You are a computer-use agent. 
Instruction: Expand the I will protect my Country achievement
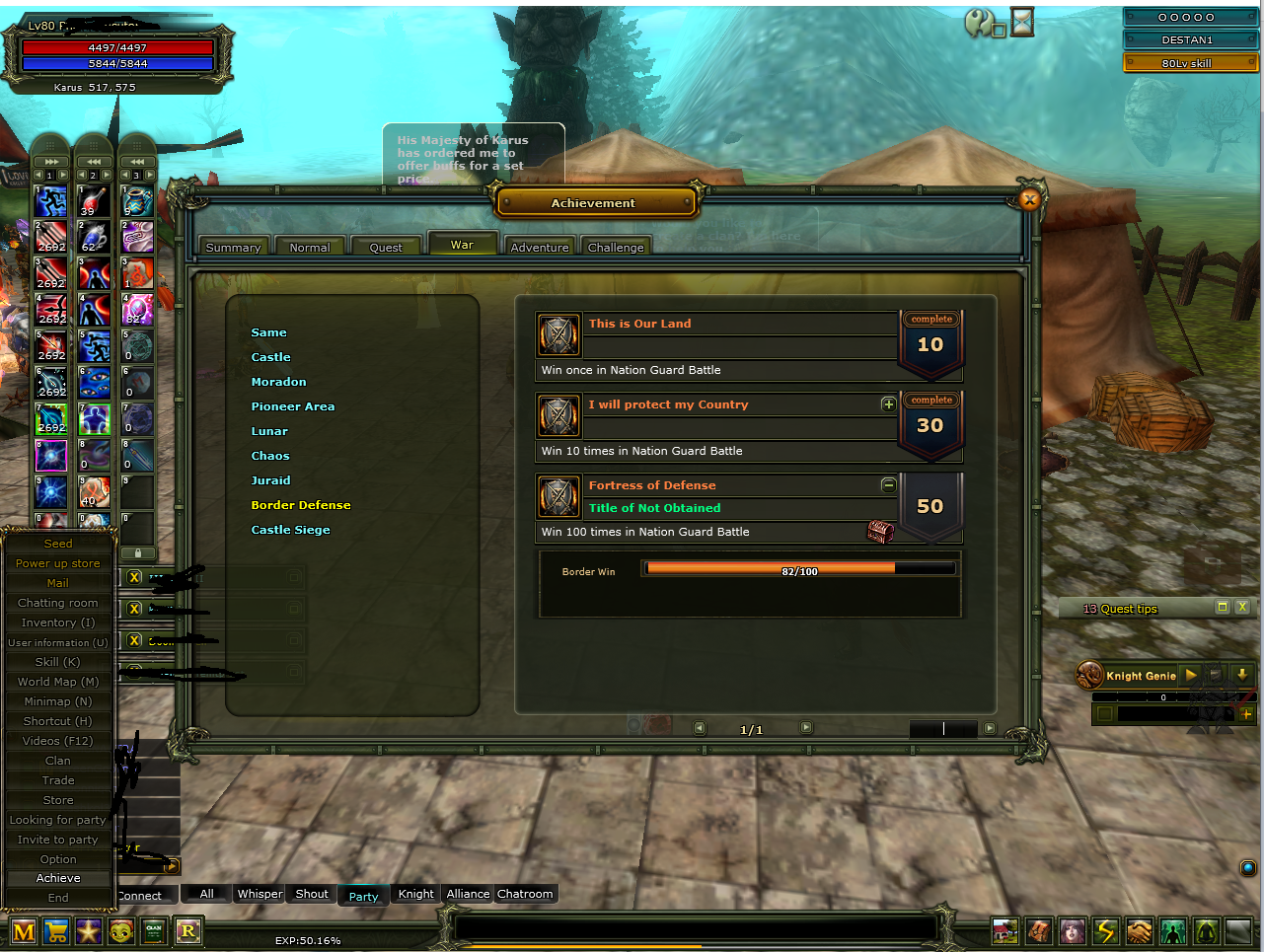pos(888,404)
